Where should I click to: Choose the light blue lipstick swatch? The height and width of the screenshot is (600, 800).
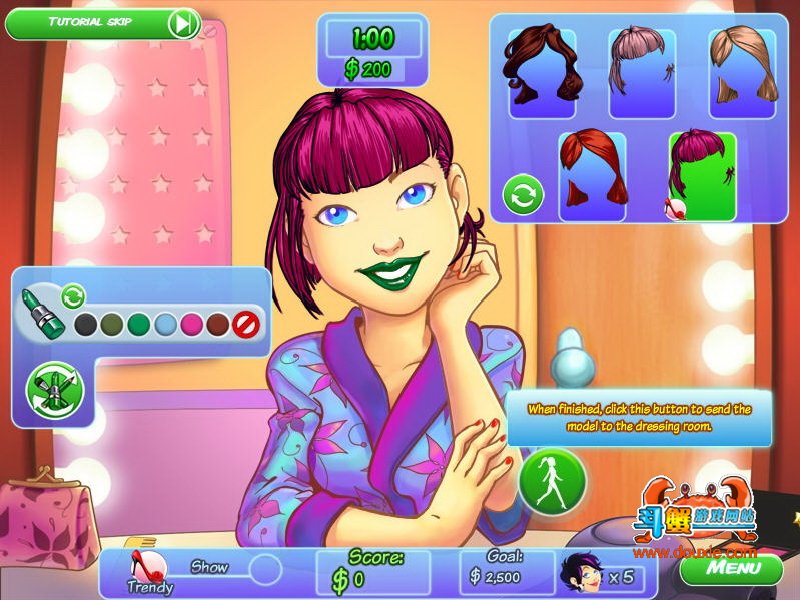[166, 324]
